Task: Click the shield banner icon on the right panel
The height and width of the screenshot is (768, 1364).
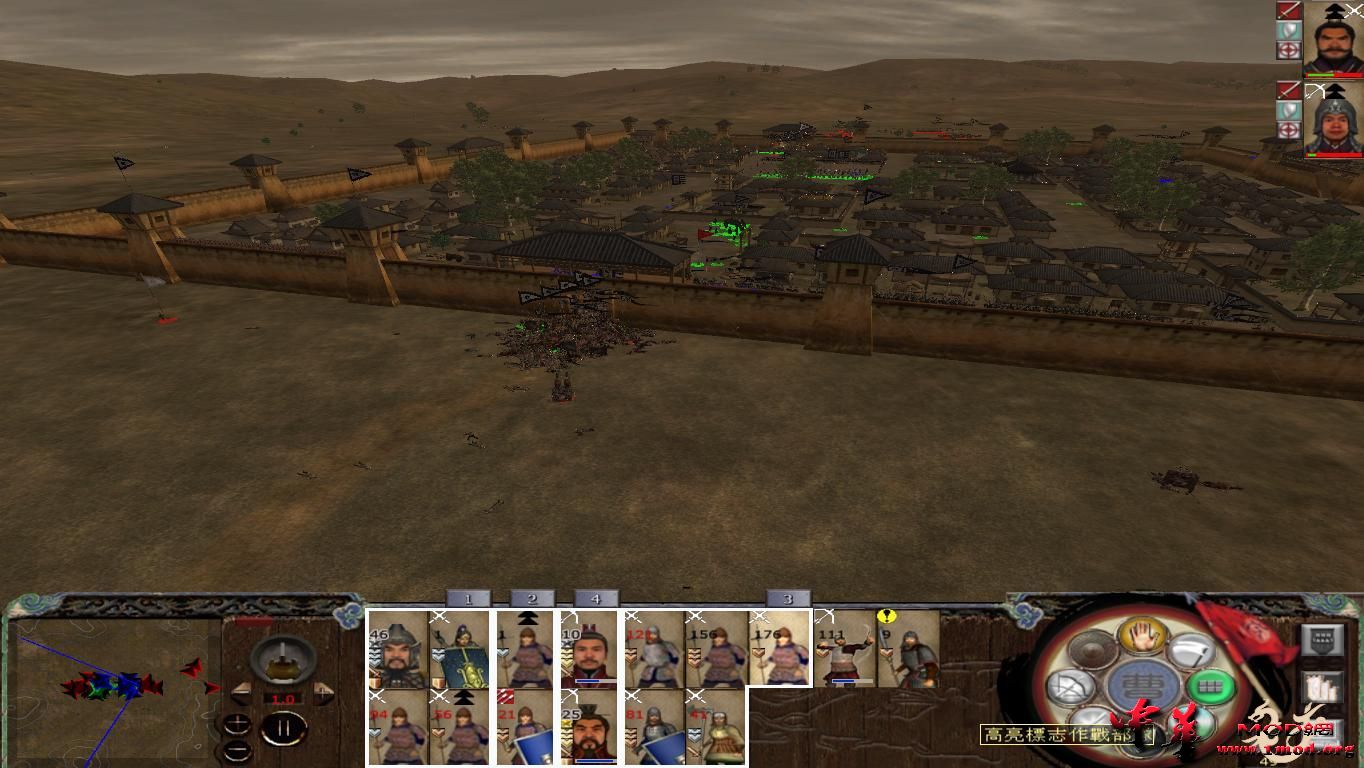Action: tap(1323, 640)
